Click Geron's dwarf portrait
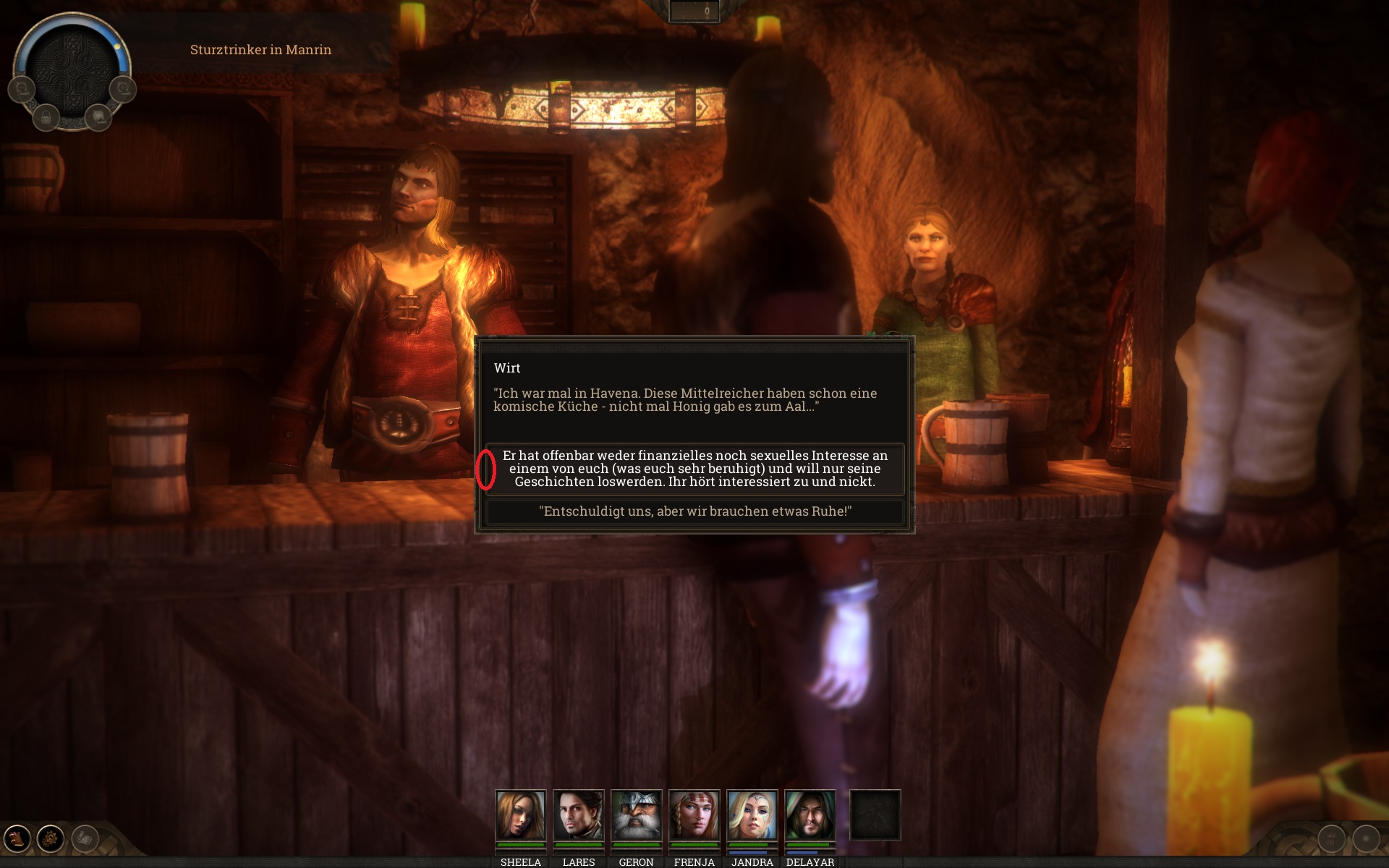 pyautogui.click(x=636, y=815)
